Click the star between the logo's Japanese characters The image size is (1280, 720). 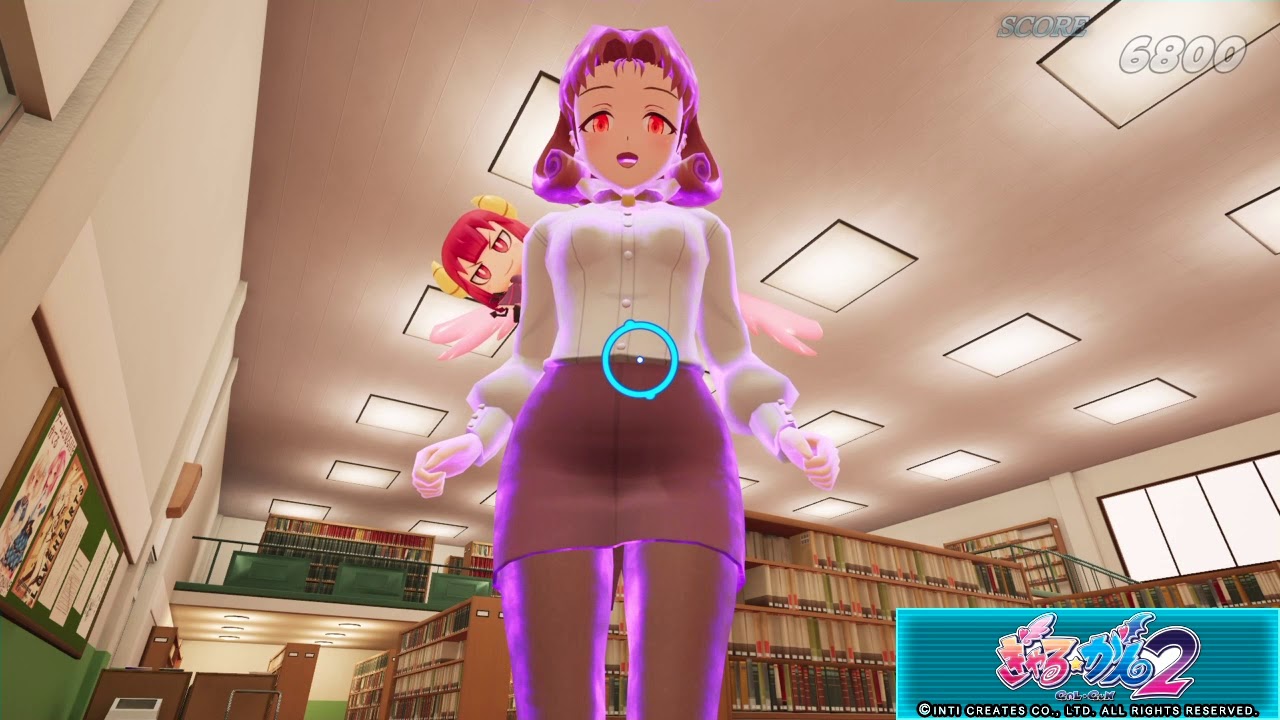pos(1075,662)
